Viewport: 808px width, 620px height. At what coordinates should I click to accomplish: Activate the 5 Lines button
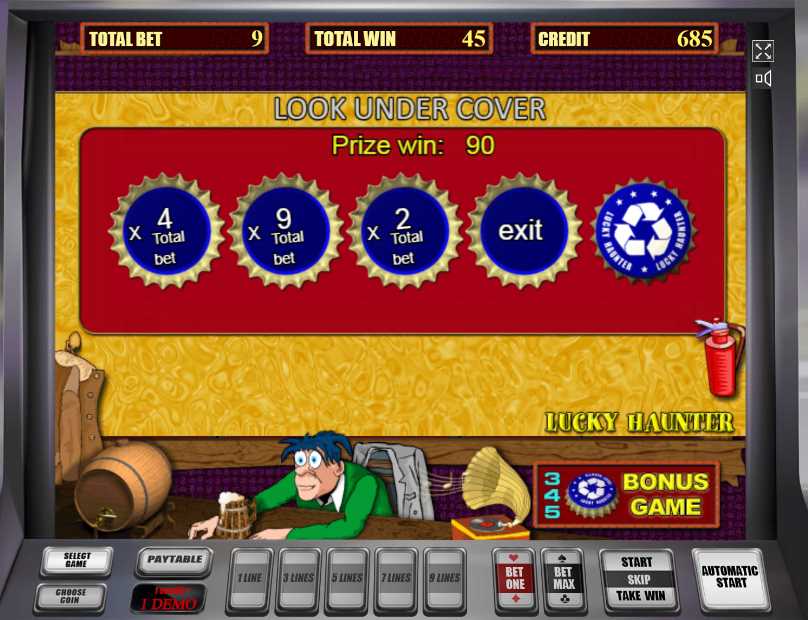[x=348, y=579]
